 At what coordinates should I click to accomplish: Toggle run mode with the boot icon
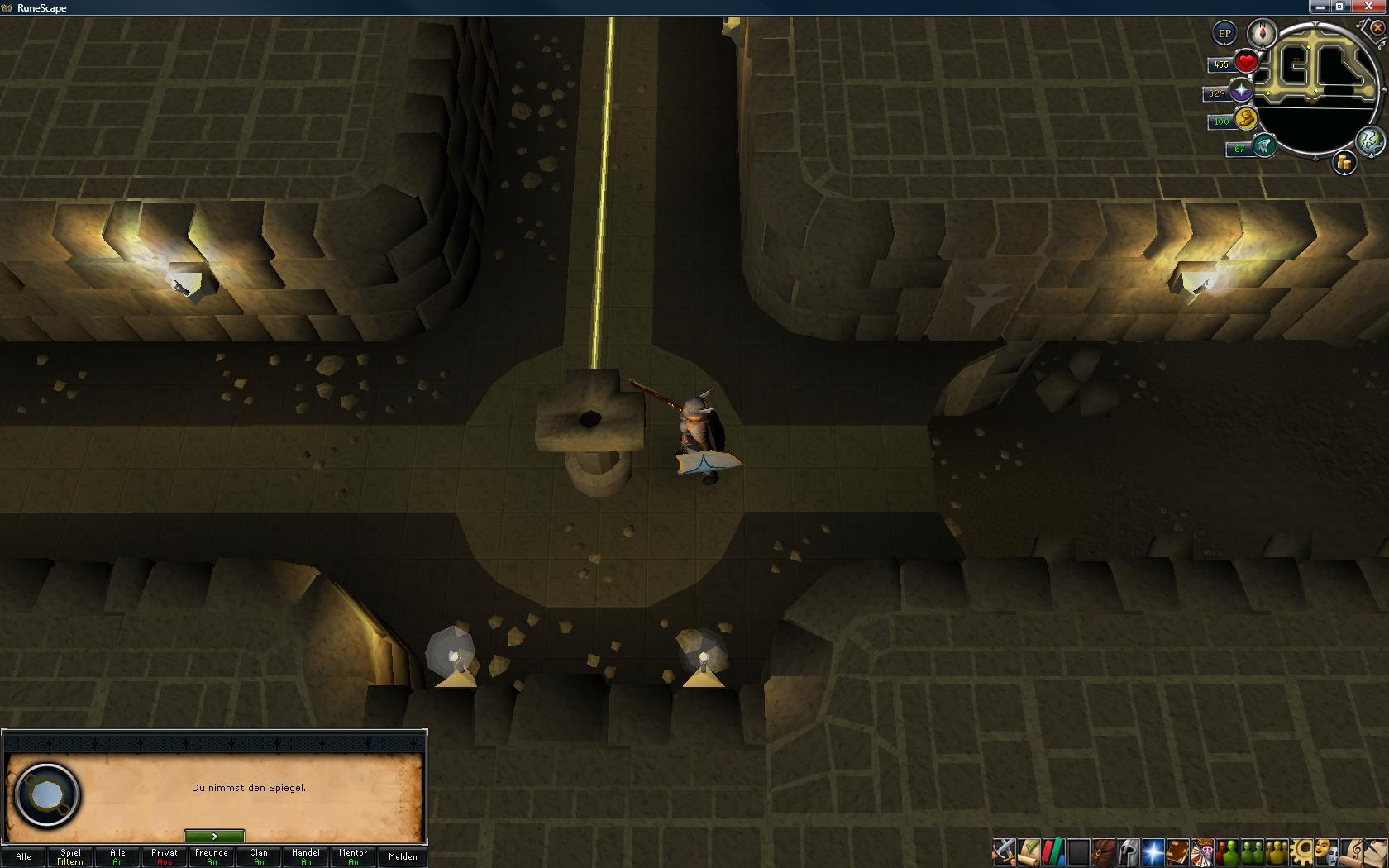click(1247, 121)
